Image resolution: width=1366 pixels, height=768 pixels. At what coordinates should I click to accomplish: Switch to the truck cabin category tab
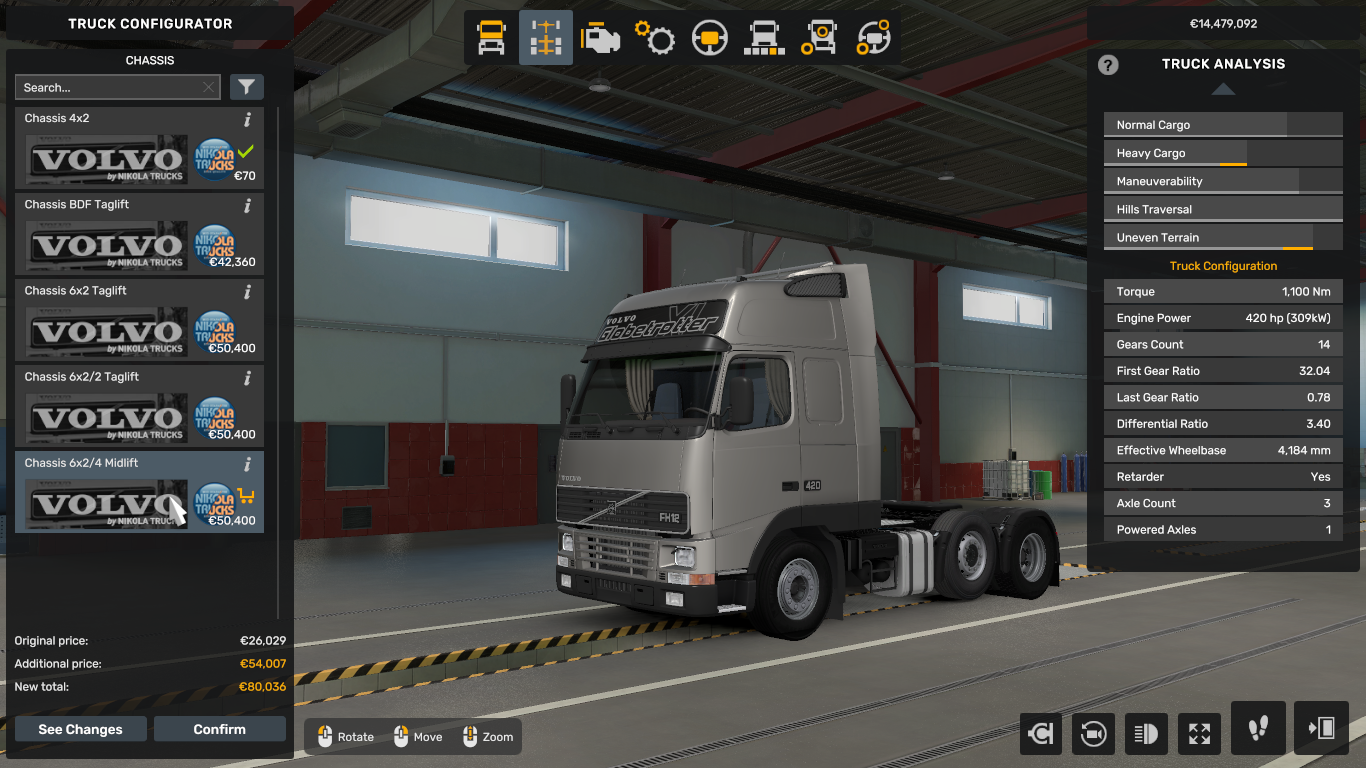(x=491, y=38)
